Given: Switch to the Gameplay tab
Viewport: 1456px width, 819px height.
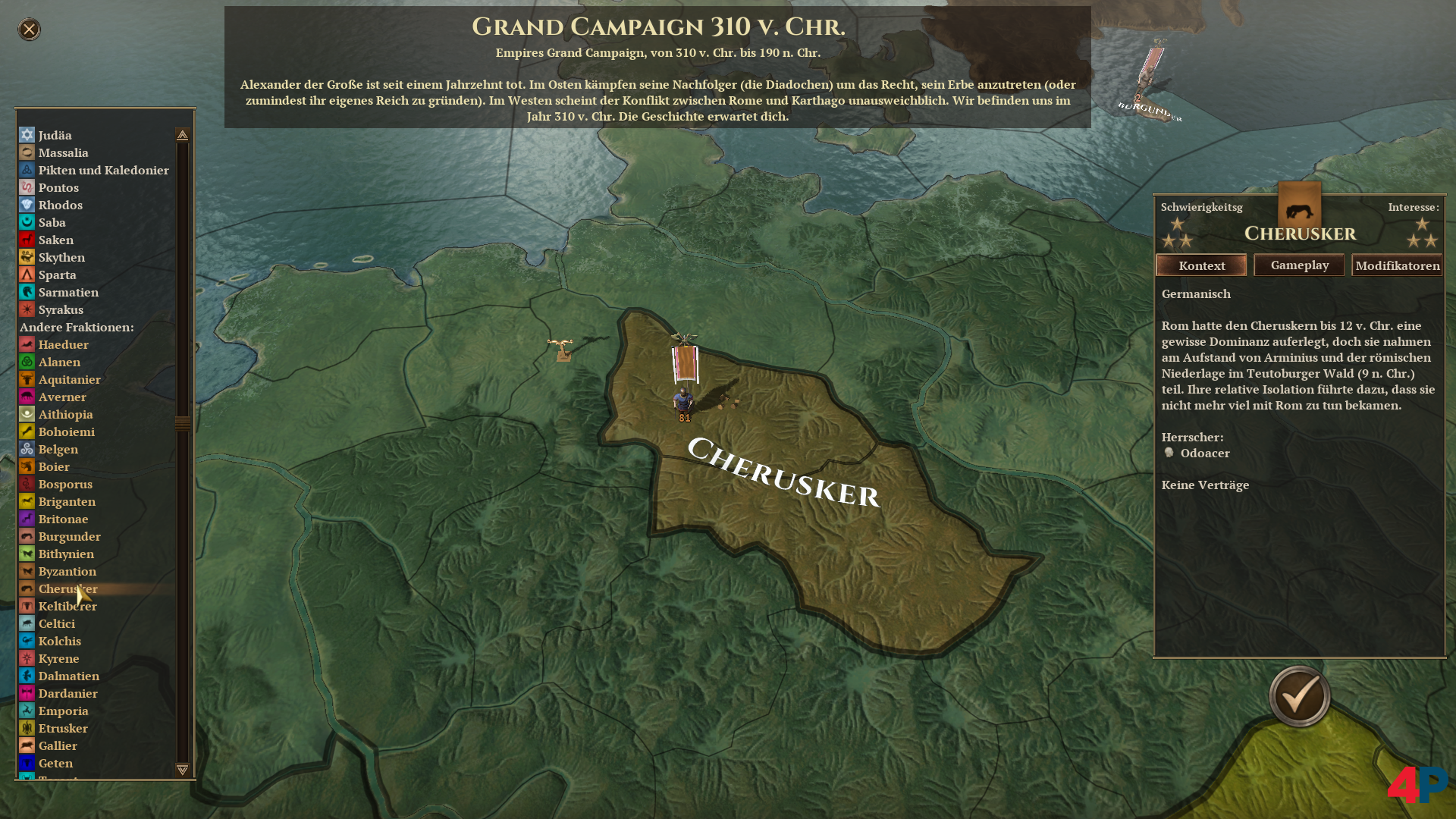Looking at the screenshot, I should (x=1299, y=265).
